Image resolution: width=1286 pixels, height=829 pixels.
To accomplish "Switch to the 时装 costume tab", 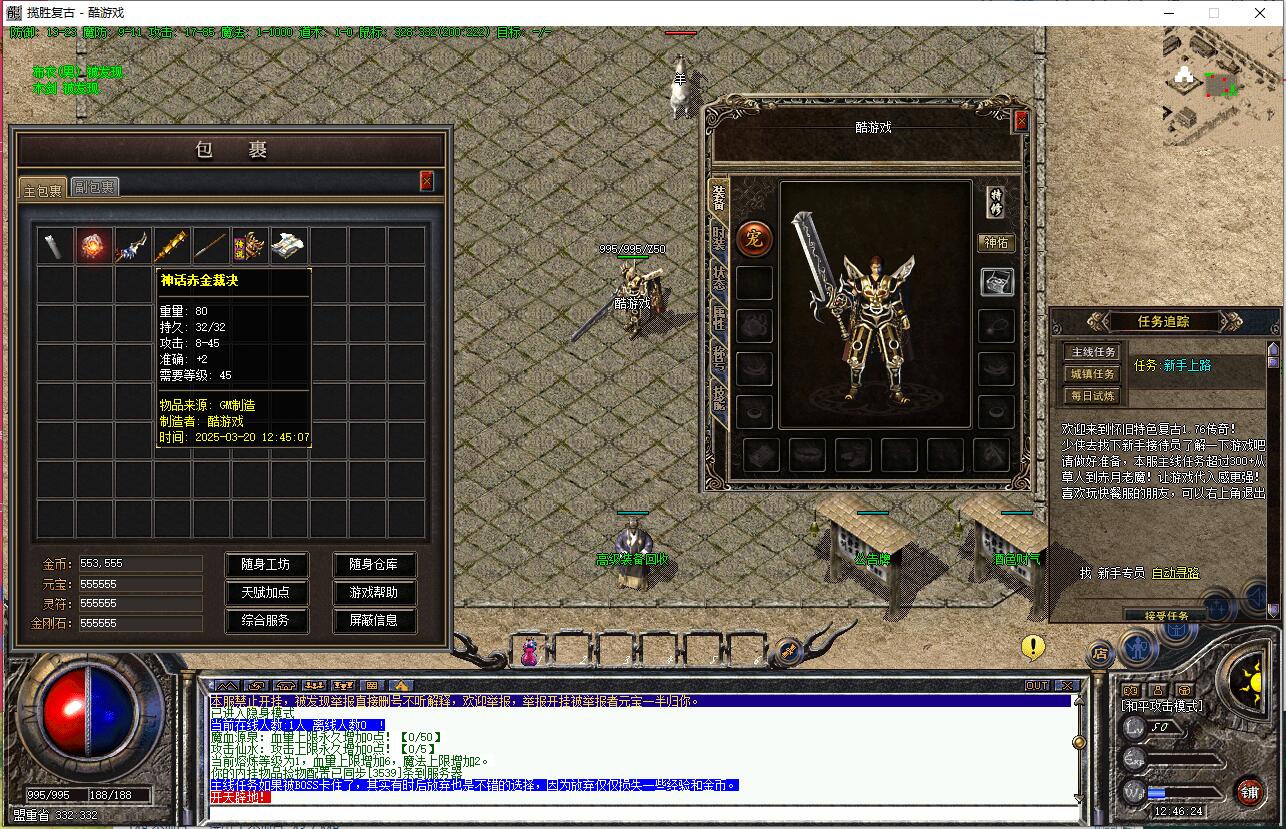I will tap(719, 238).
